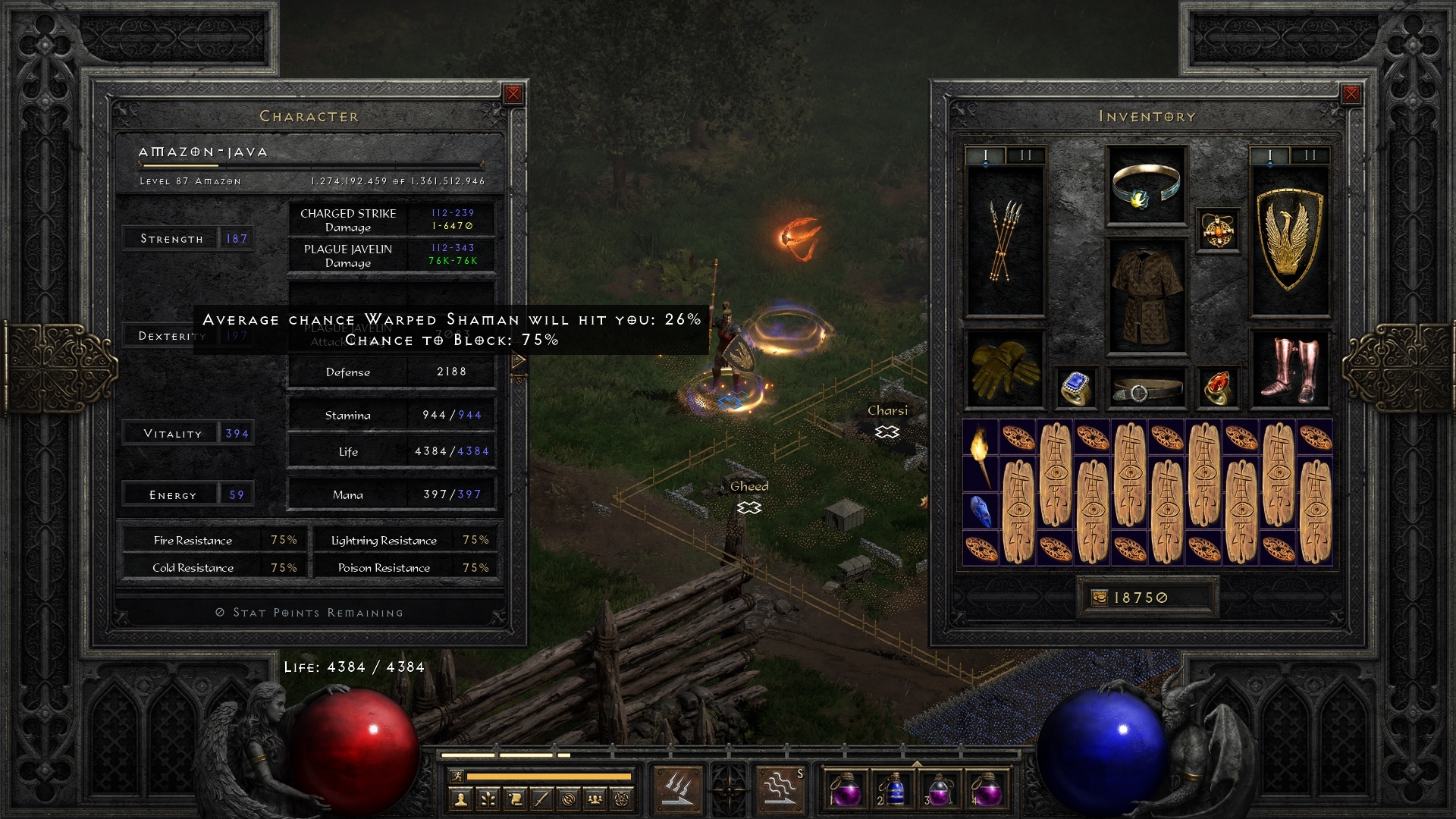Select the equipped belt slot
The height and width of the screenshot is (819, 1456).
click(x=1146, y=389)
